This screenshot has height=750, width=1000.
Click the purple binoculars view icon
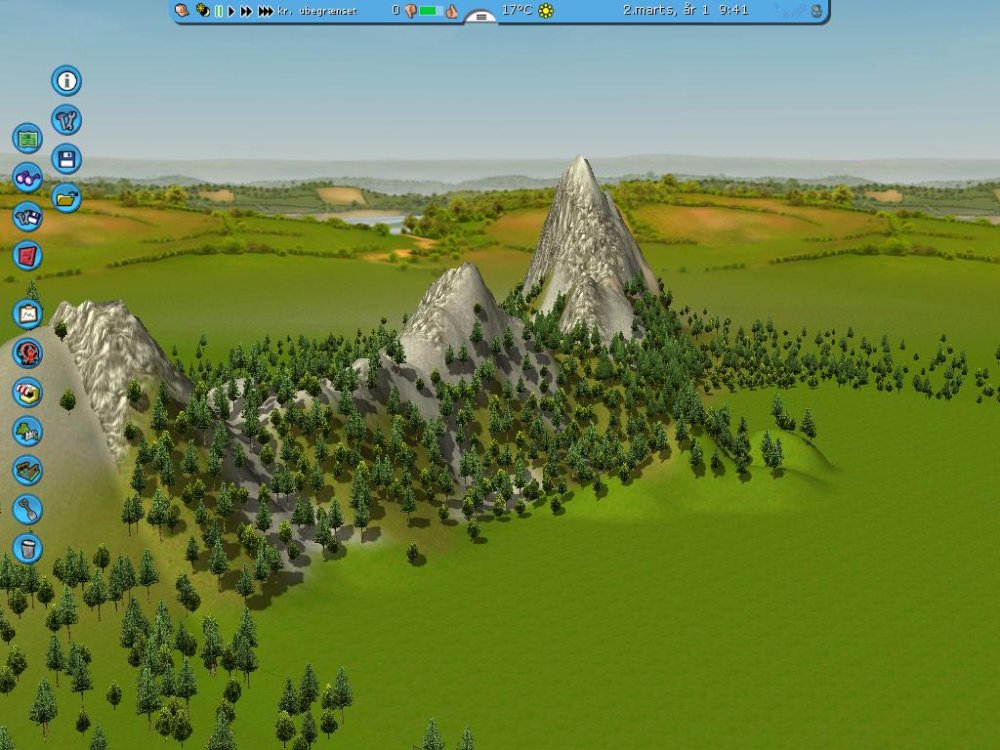[27, 178]
